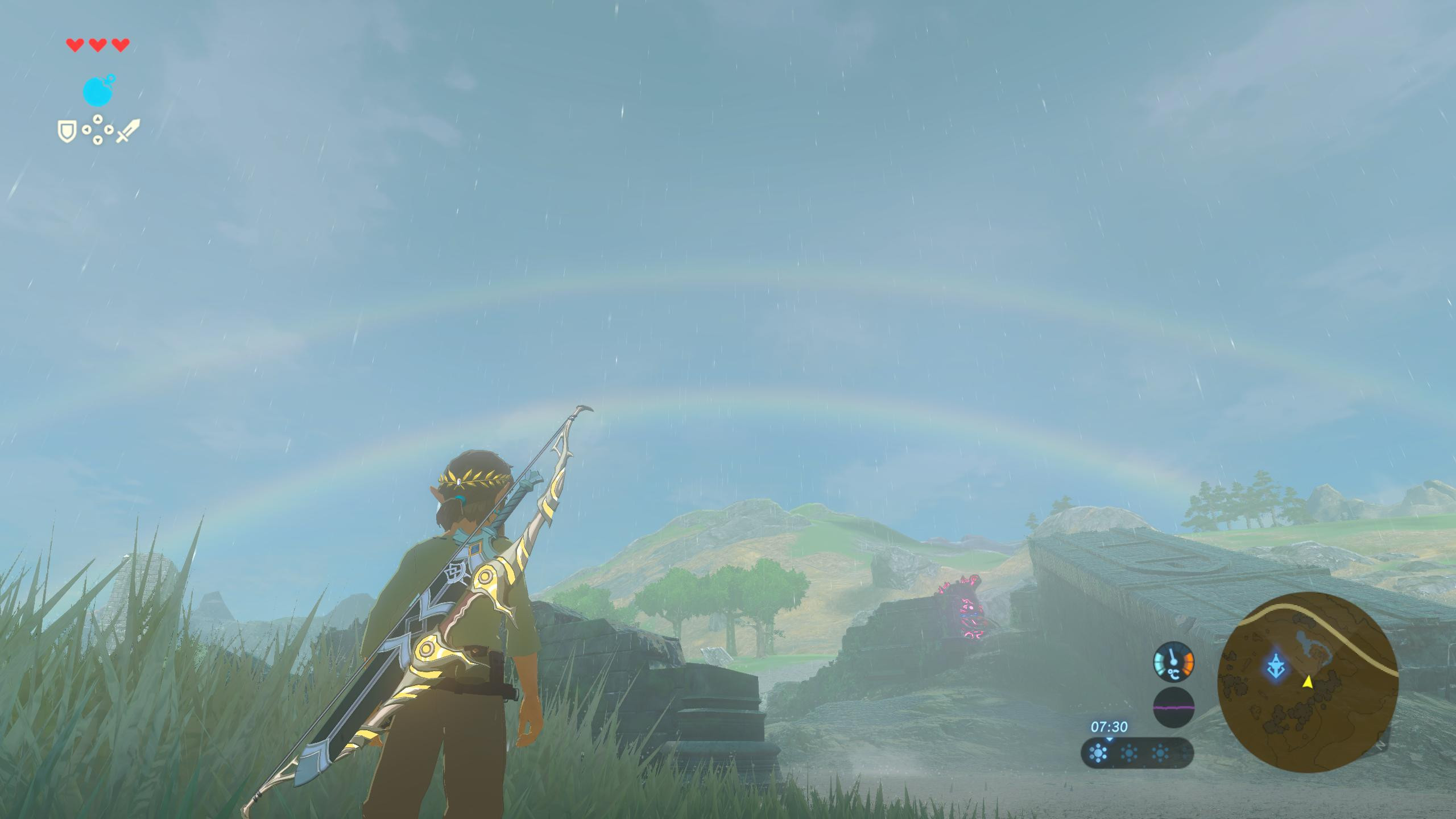Enable the first weather forecast rain icon
Image resolution: width=1456 pixels, height=819 pixels.
click(x=1098, y=752)
